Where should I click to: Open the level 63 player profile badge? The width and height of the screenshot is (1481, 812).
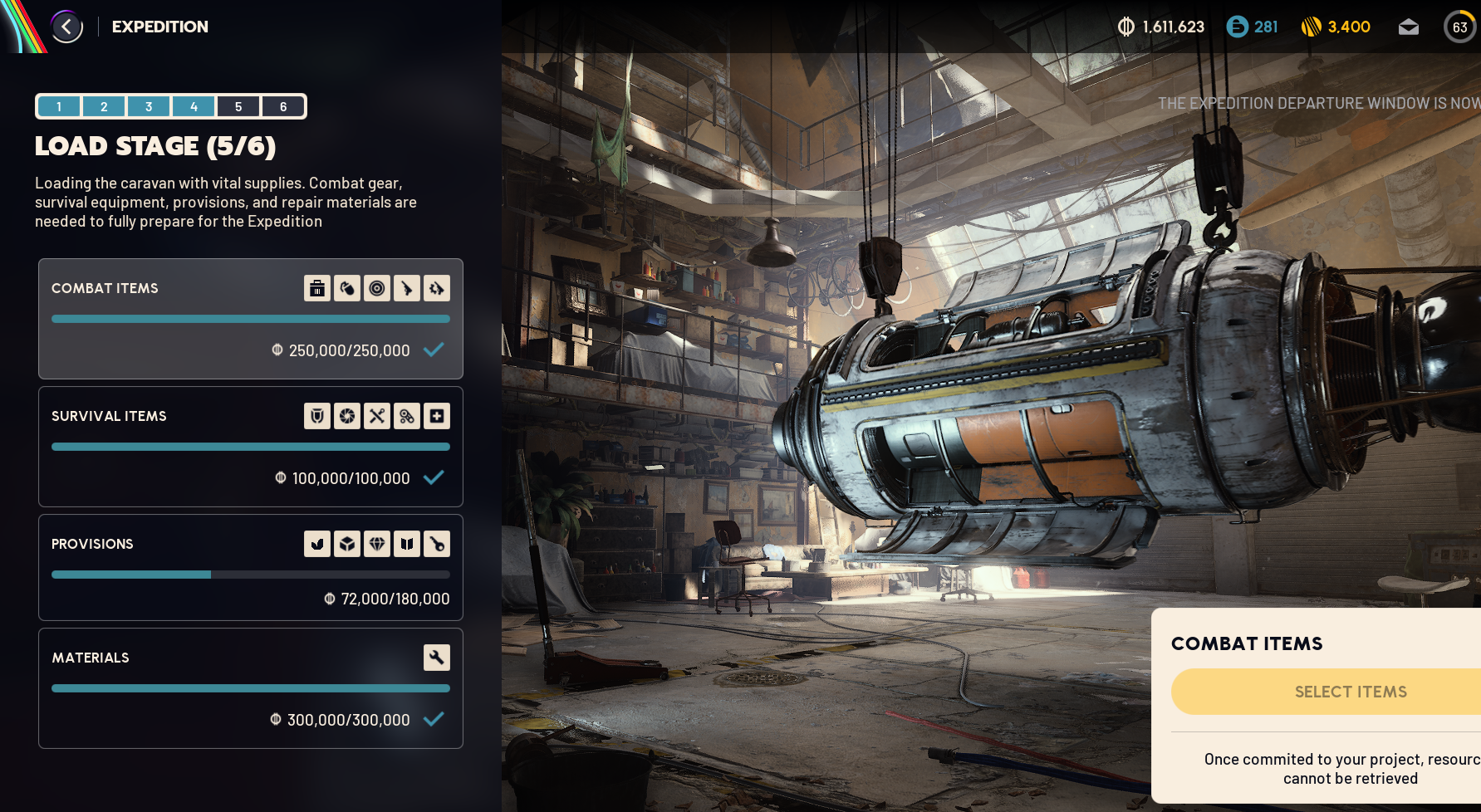pyautogui.click(x=1459, y=27)
